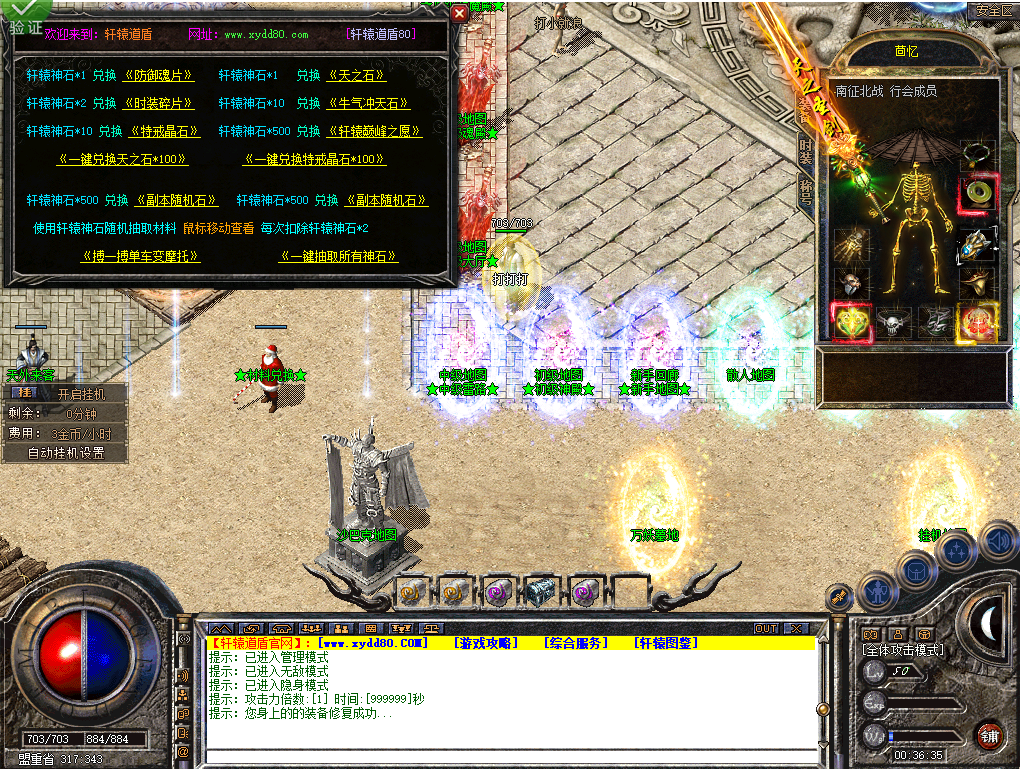Click 《一键抽取所有神石》 link
Screen dimensions: 1020x769
(x=339, y=257)
